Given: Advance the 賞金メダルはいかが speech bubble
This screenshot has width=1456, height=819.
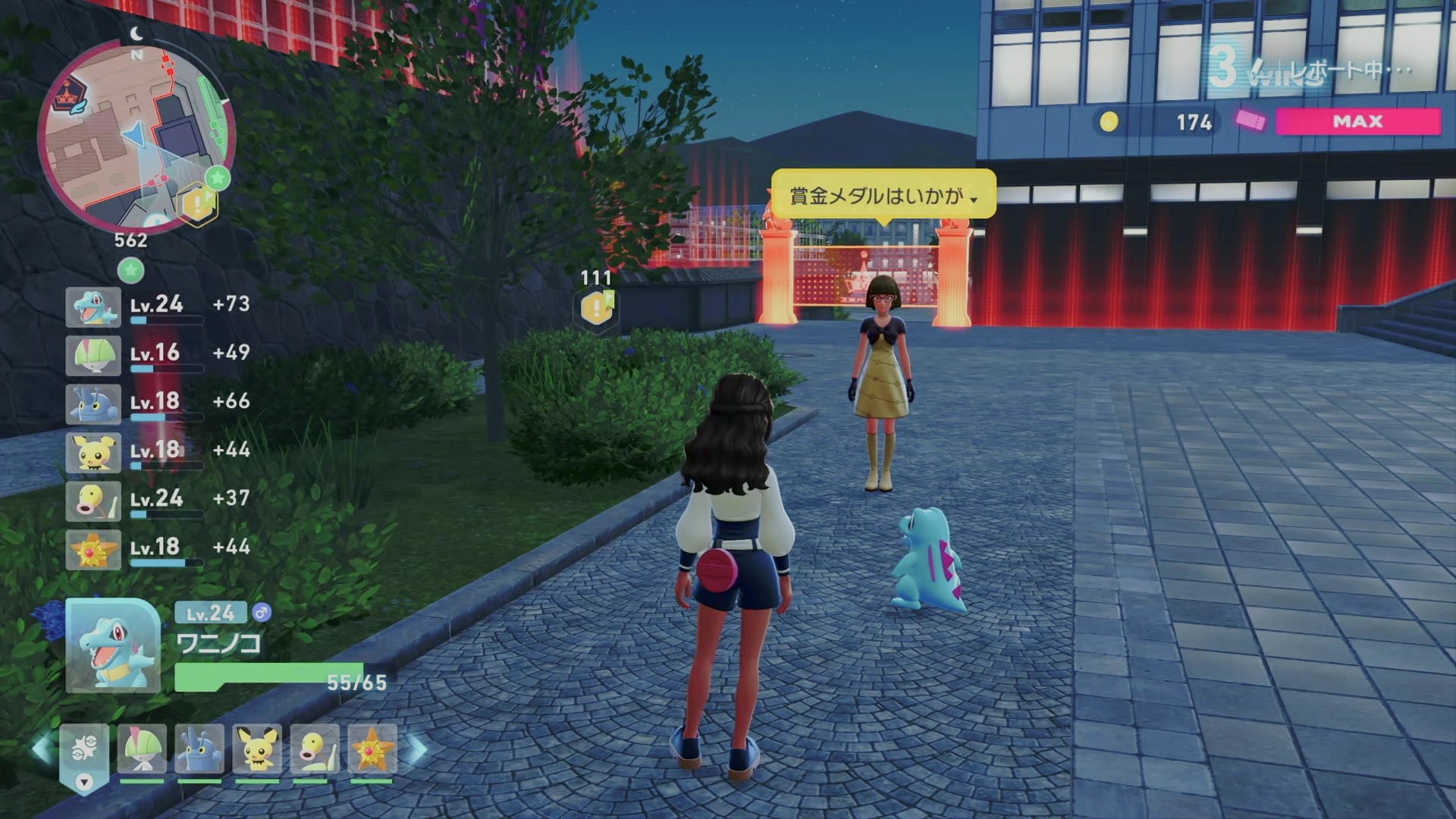Looking at the screenshot, I should pos(883,196).
